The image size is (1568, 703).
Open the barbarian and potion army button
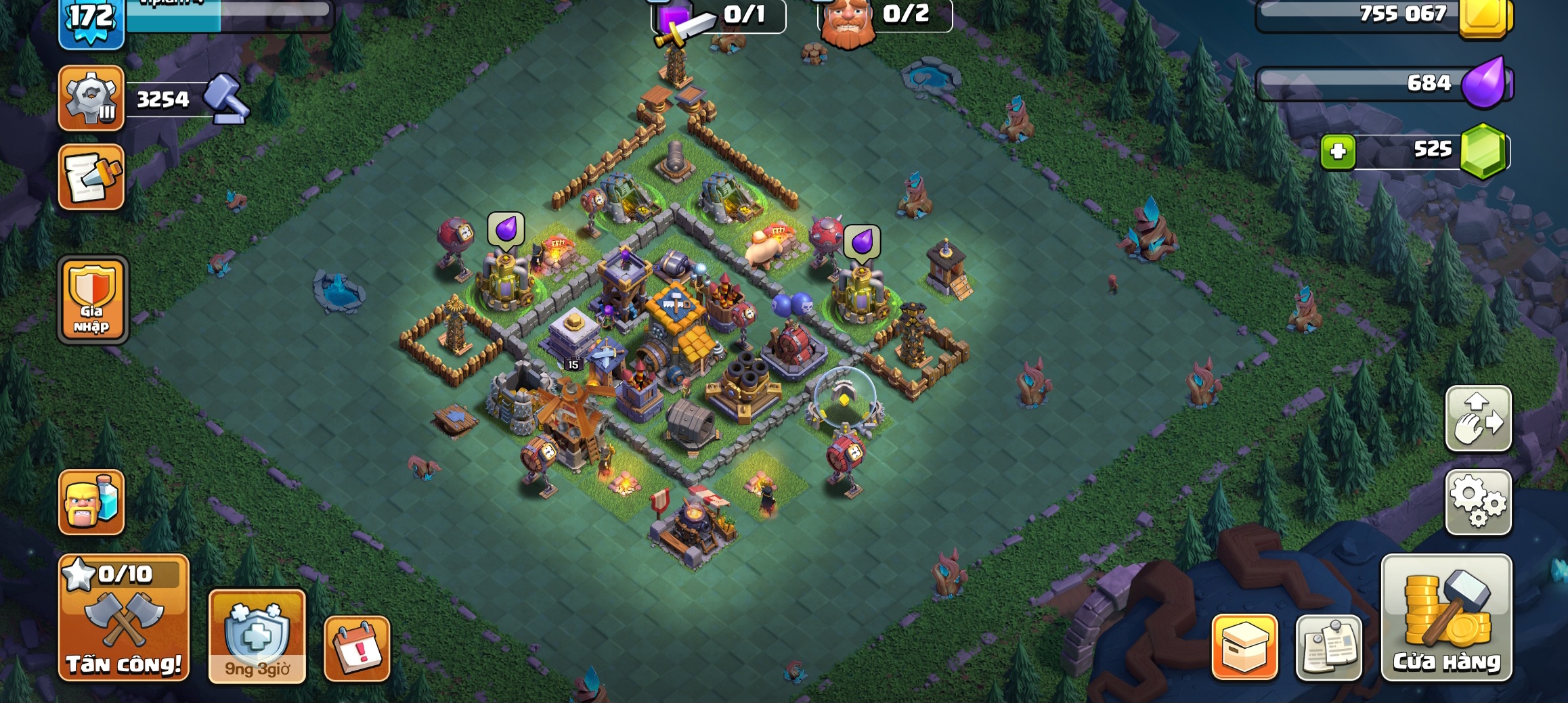point(91,502)
